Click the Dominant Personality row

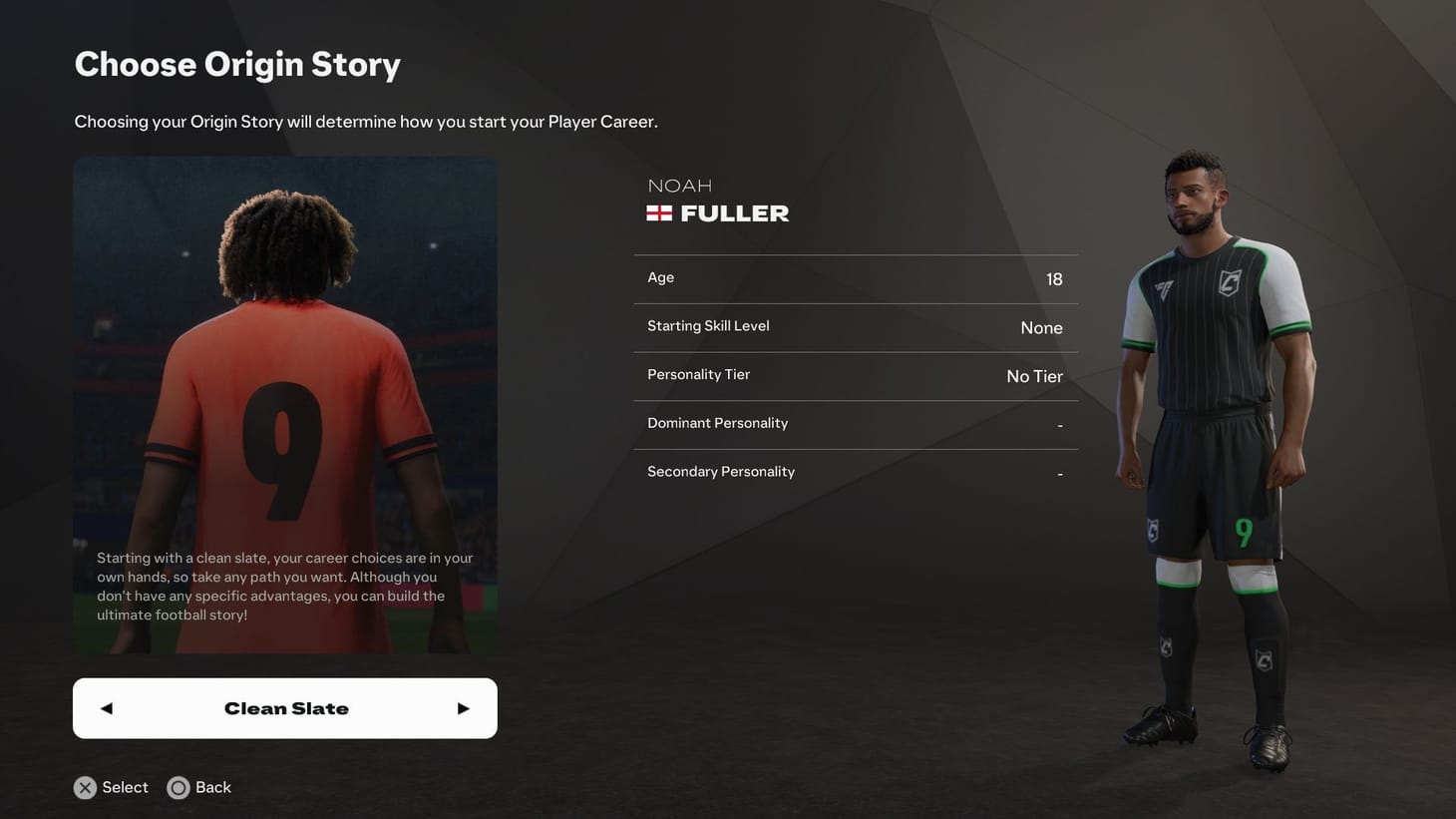pyautogui.click(x=855, y=423)
